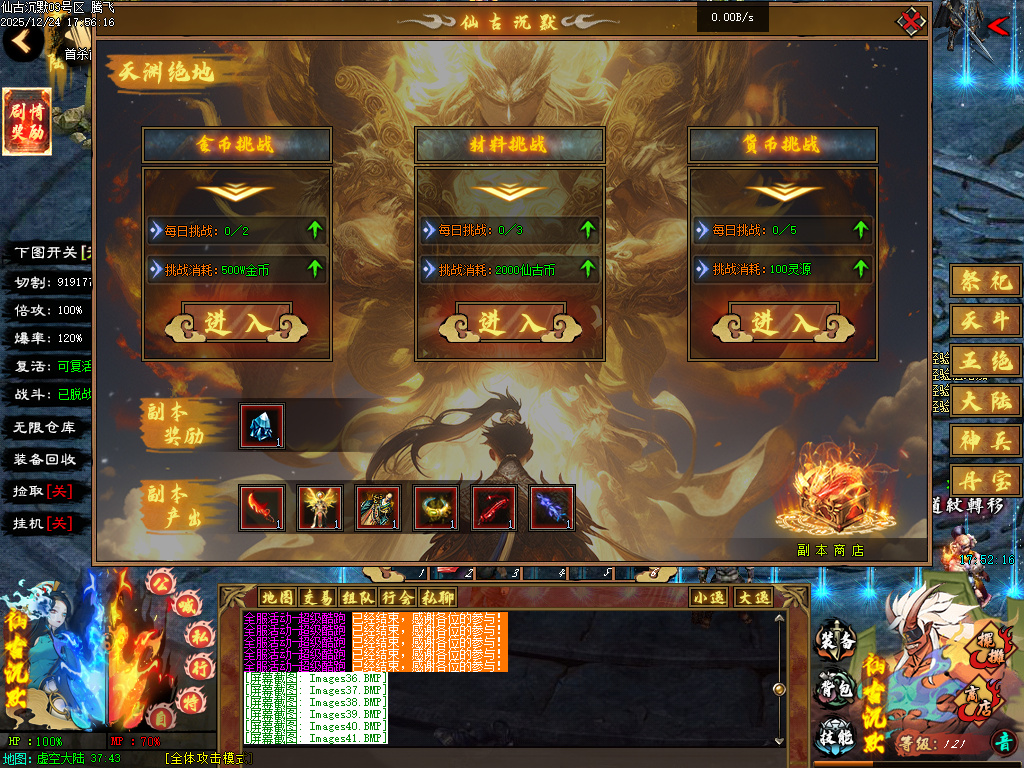This screenshot has height=768, width=1024.
Task: Click the 小退 logout button
Action: 709,597
